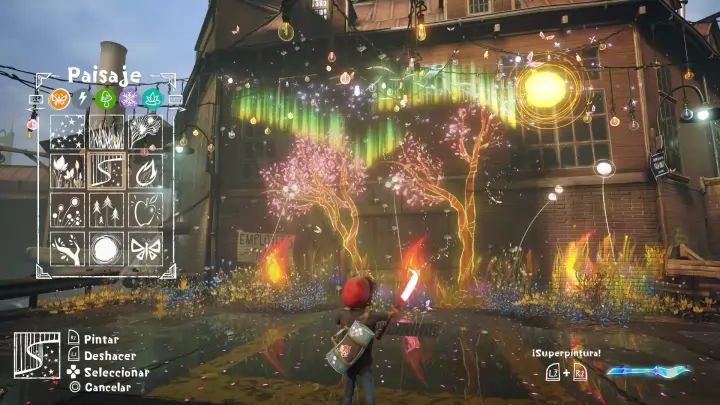The image size is (720, 405).
Task: Switch to the teal leaf category tab
Action: (152, 98)
